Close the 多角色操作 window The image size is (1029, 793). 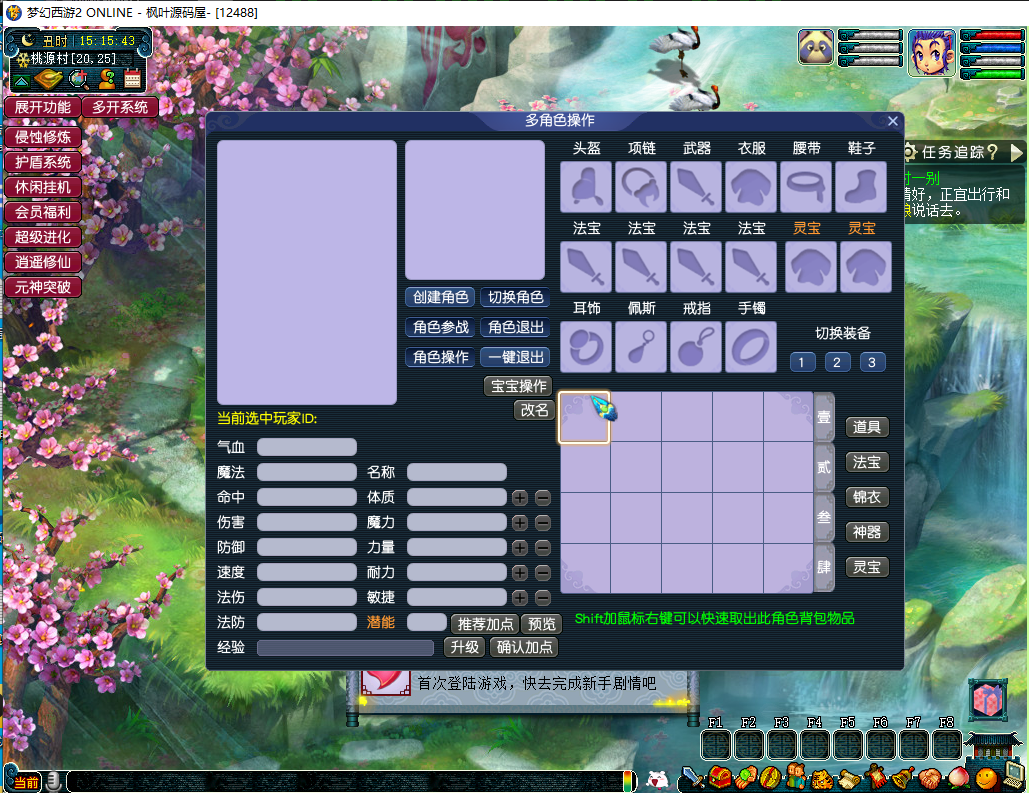(893, 121)
